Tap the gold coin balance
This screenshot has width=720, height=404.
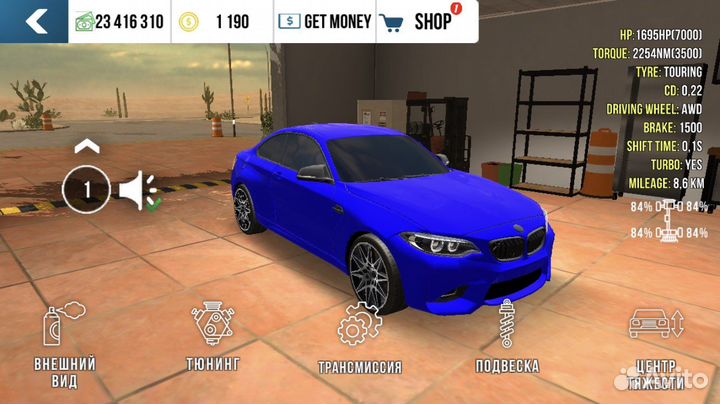219,21
